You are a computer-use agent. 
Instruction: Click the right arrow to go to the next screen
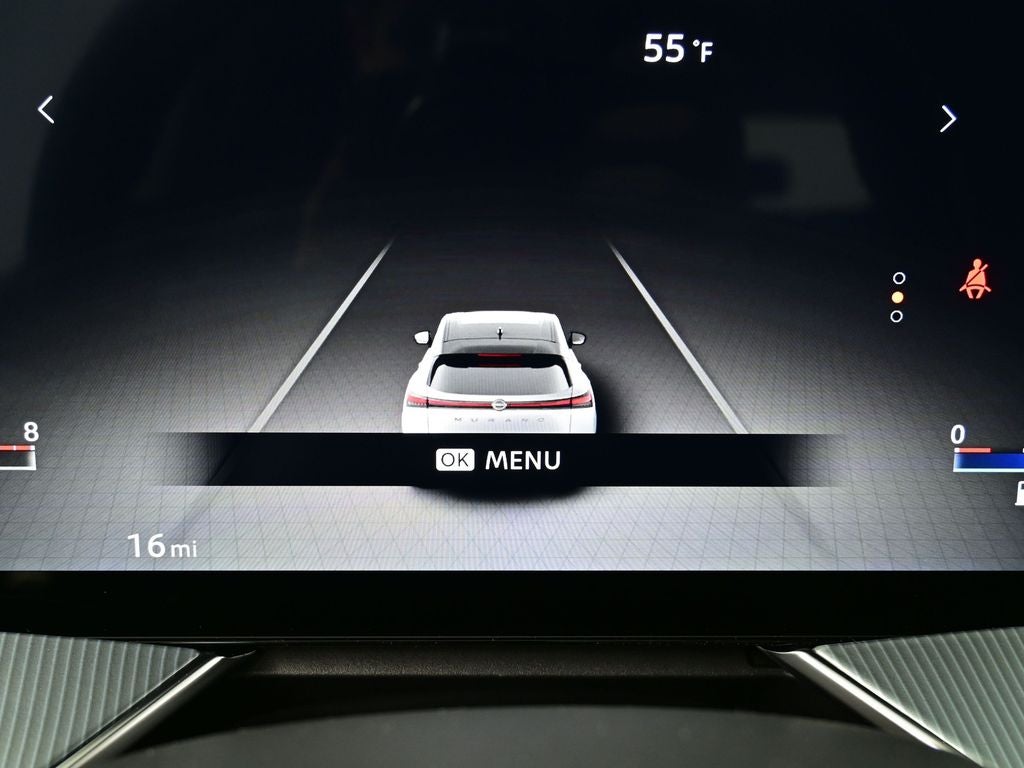click(948, 119)
